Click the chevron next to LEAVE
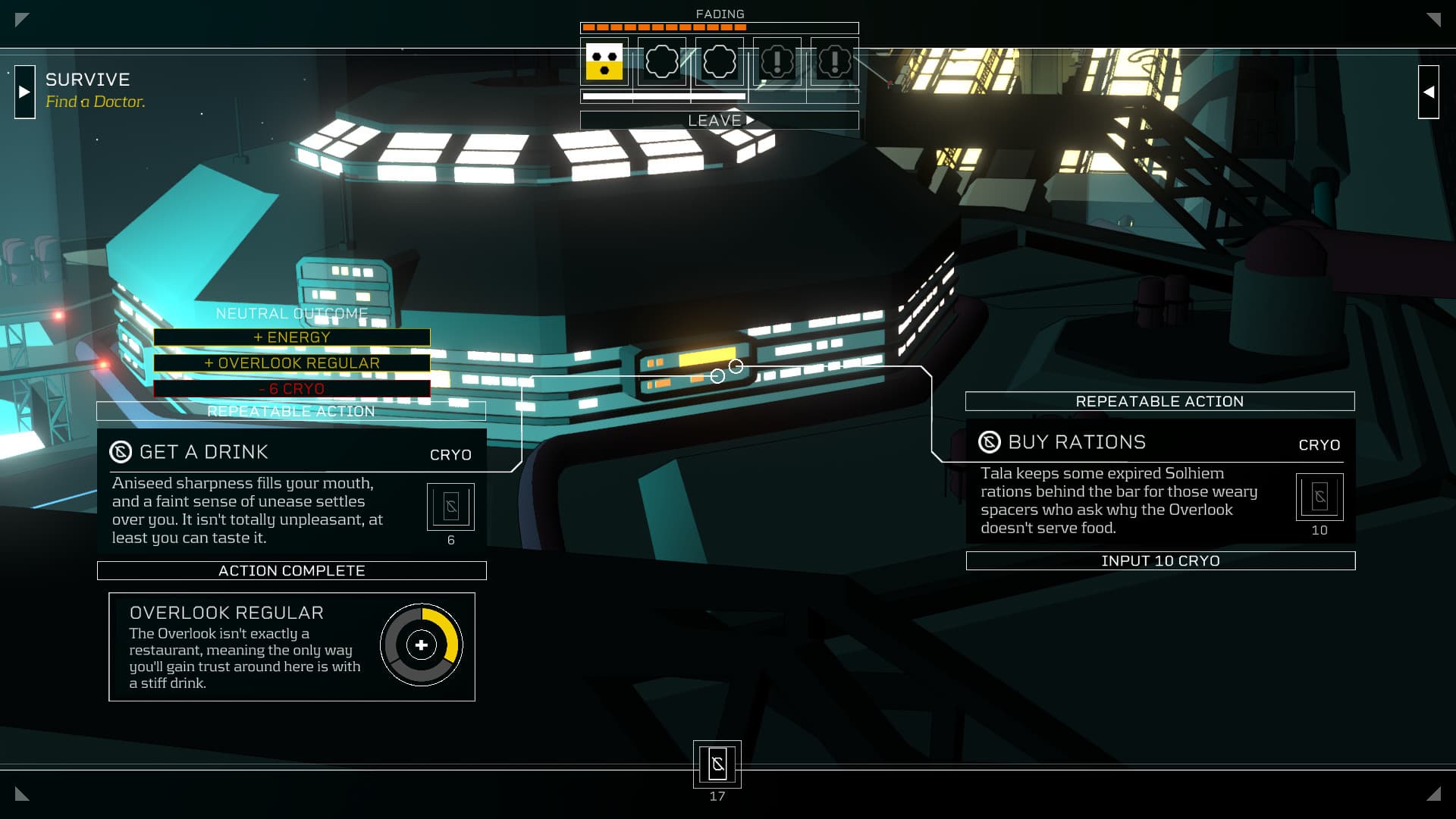Image resolution: width=1456 pixels, height=819 pixels. [x=749, y=119]
